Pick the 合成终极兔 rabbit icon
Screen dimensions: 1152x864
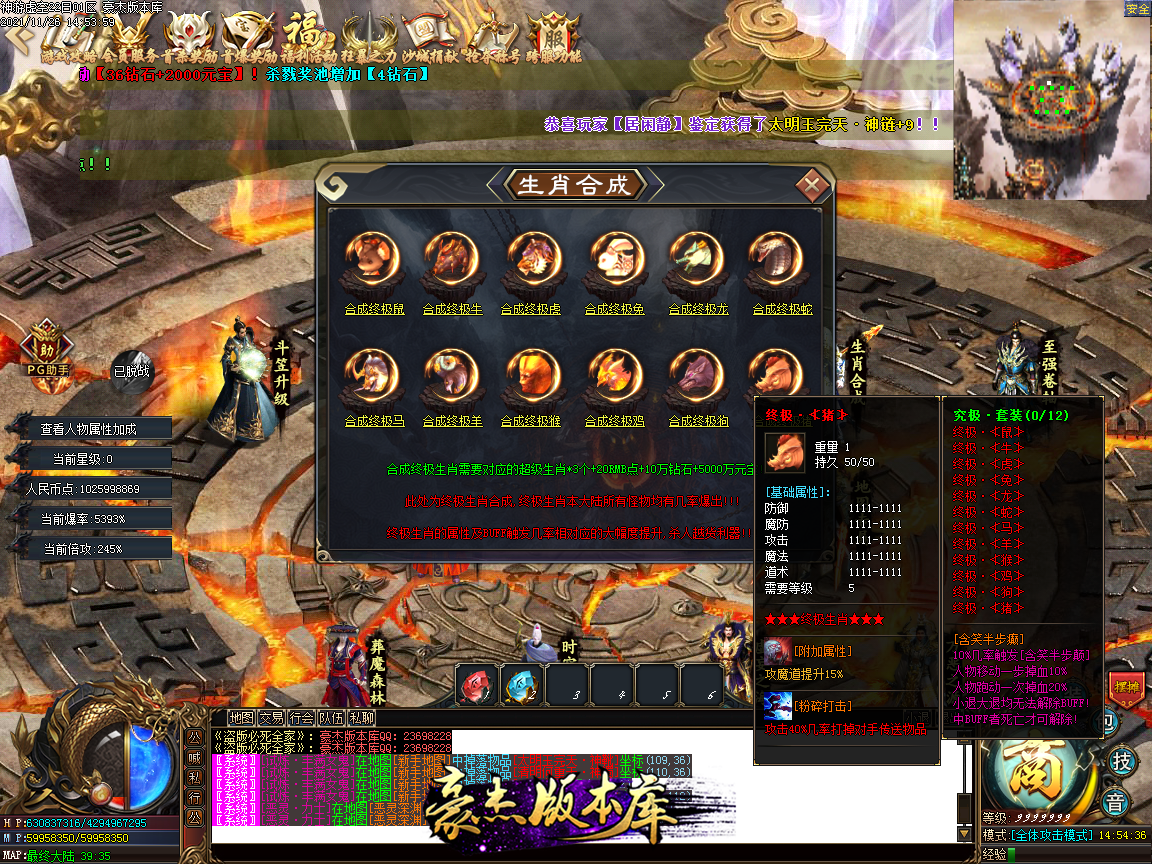click(615, 258)
